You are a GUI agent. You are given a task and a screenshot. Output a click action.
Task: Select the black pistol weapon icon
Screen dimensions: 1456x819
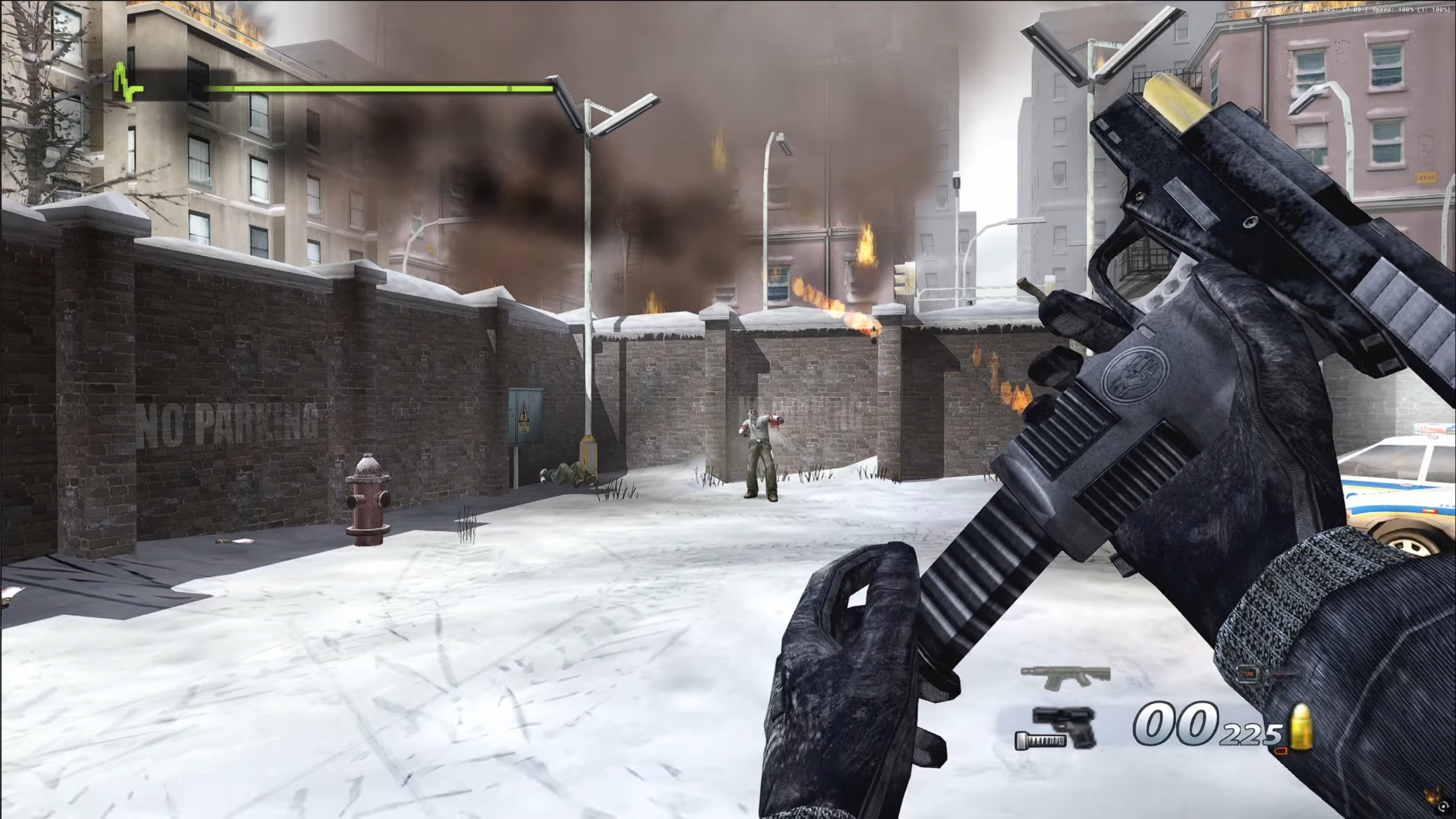click(1065, 726)
